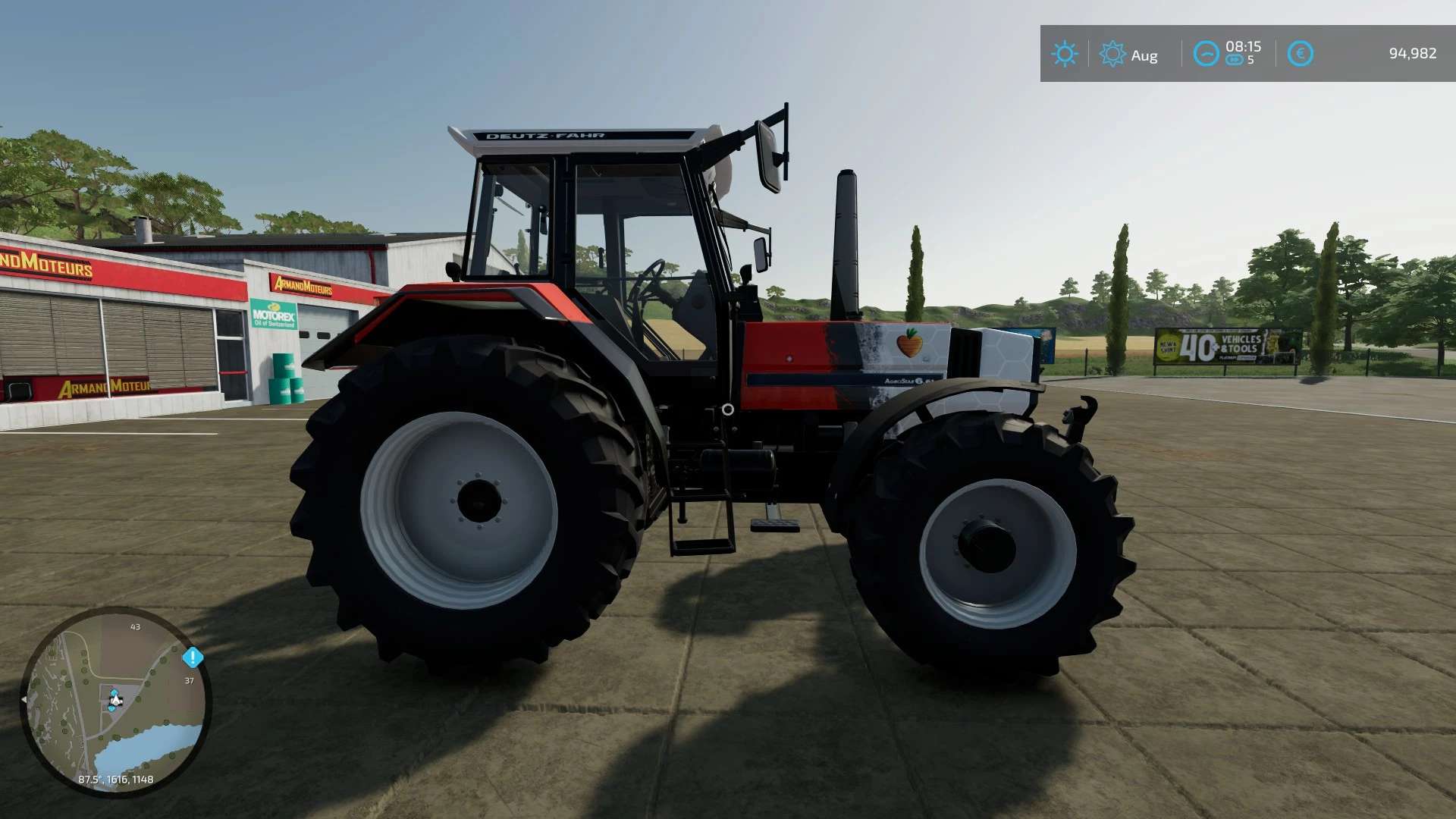Viewport: 1456px width, 819px height.
Task: Select the blue vehicle marker on the minimap
Action: point(113,691)
